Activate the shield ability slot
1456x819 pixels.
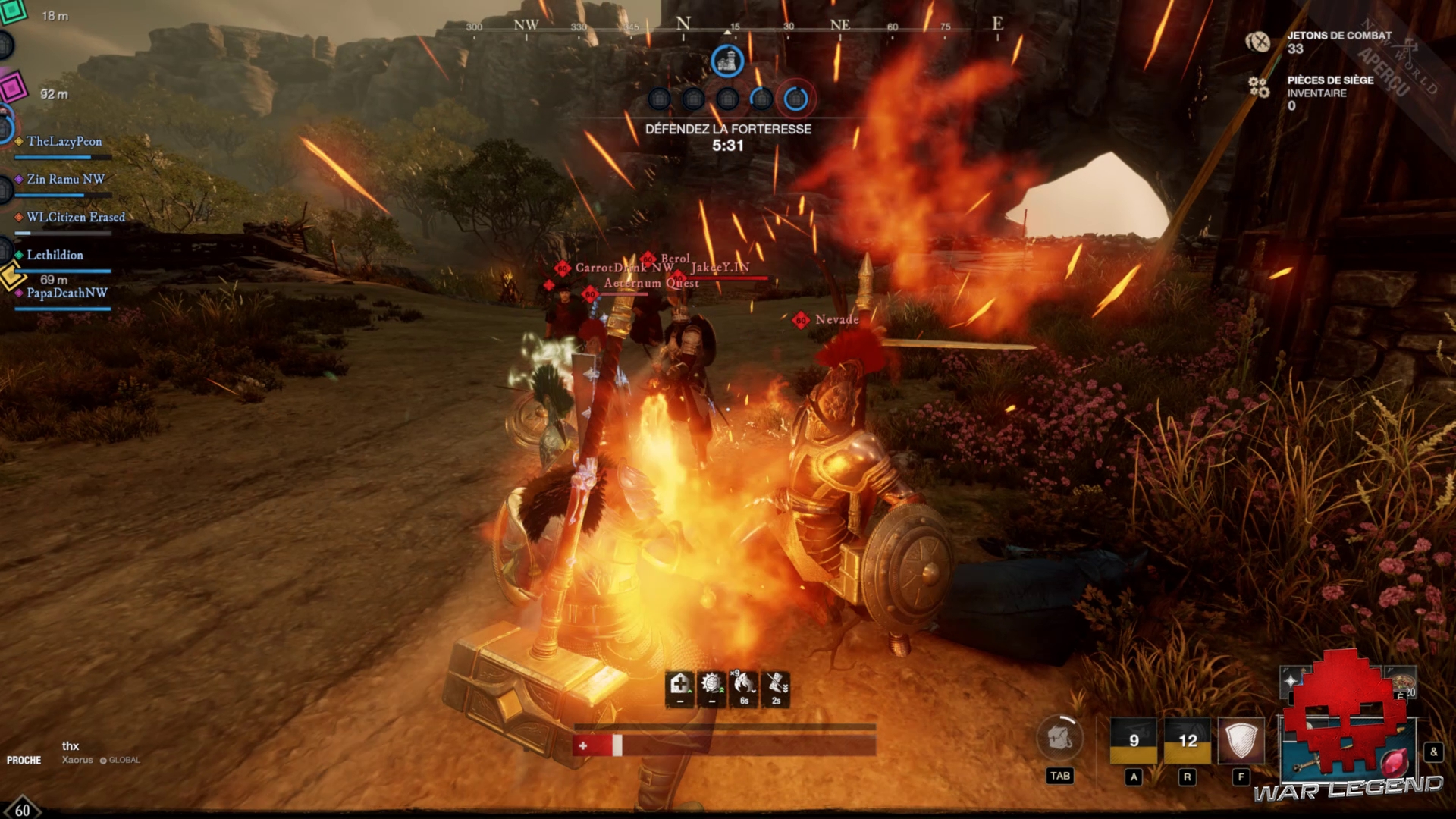pos(1241,740)
